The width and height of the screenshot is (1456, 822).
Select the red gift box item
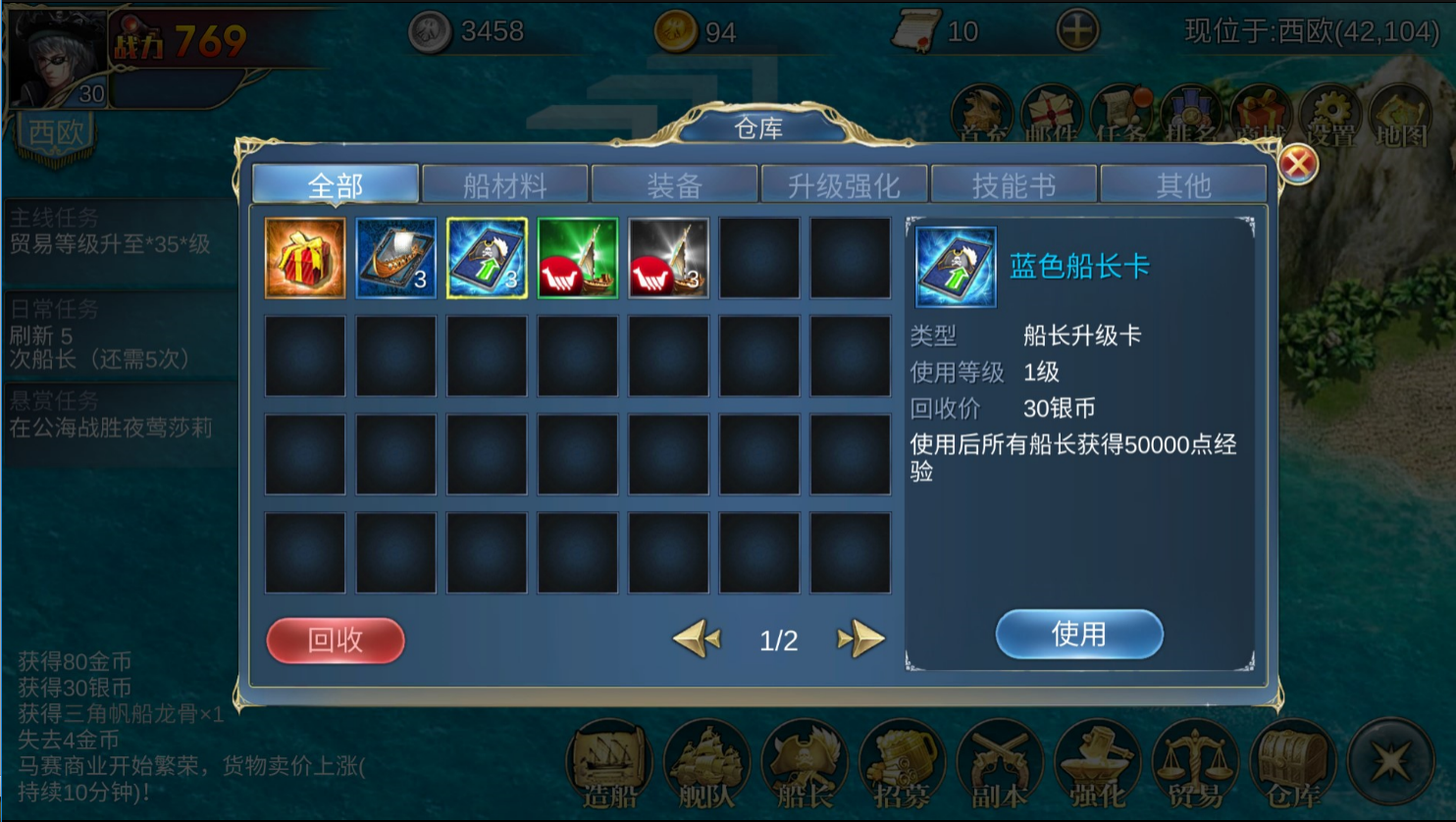pyautogui.click(x=304, y=258)
